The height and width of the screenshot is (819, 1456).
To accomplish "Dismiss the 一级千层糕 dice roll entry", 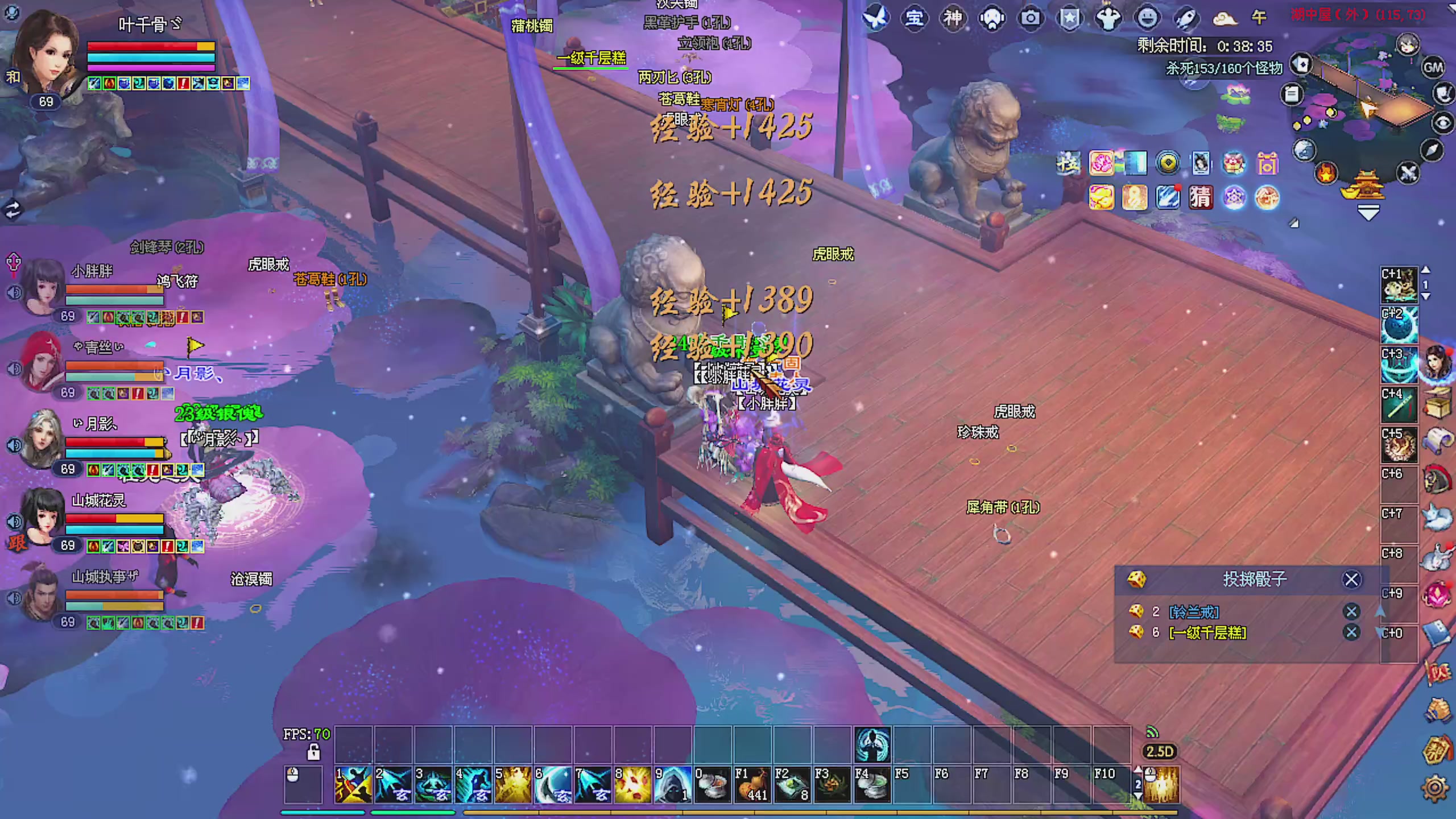I will point(1351,632).
